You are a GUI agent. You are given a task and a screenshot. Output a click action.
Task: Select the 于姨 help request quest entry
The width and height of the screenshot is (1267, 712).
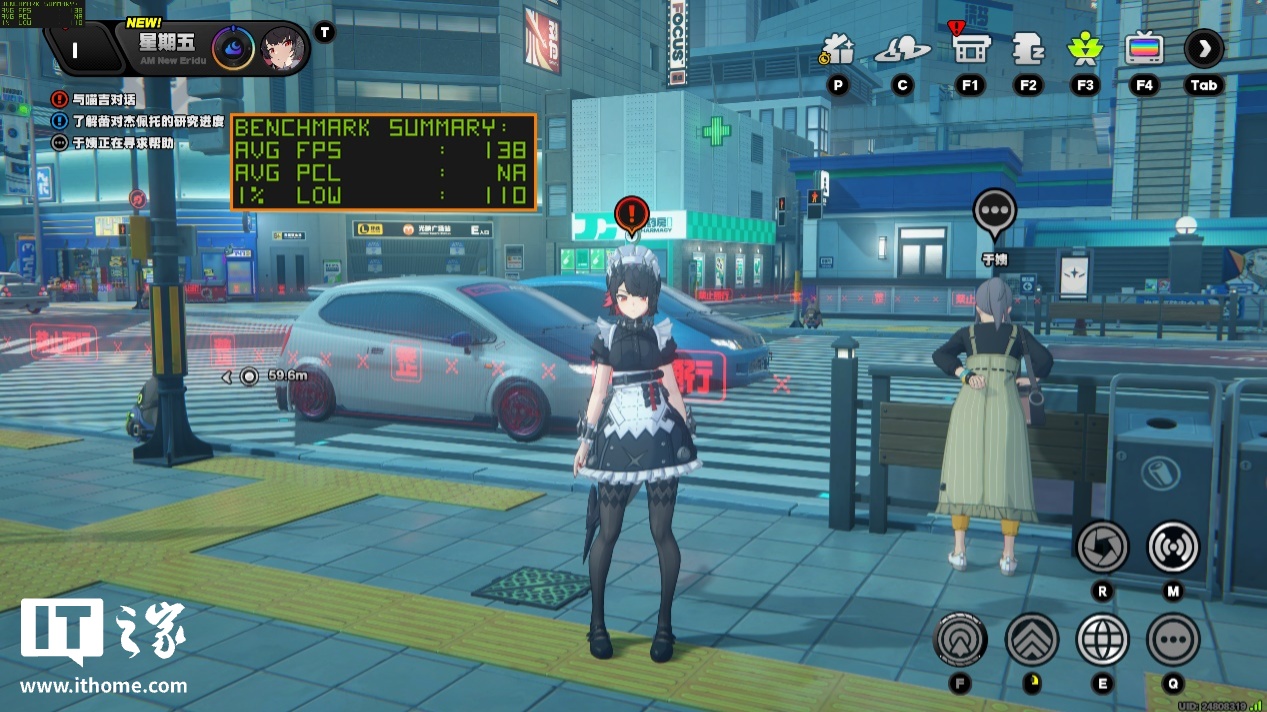113,143
